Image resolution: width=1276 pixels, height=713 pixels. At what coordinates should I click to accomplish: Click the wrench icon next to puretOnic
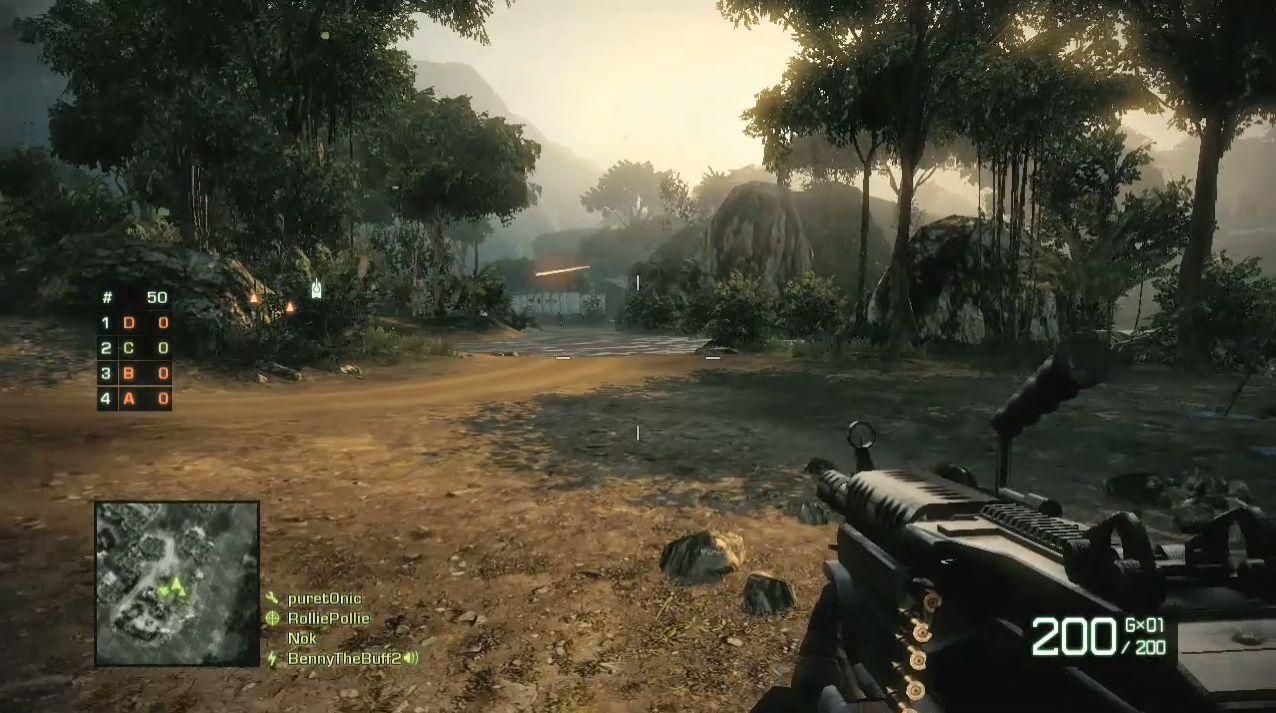coord(272,598)
